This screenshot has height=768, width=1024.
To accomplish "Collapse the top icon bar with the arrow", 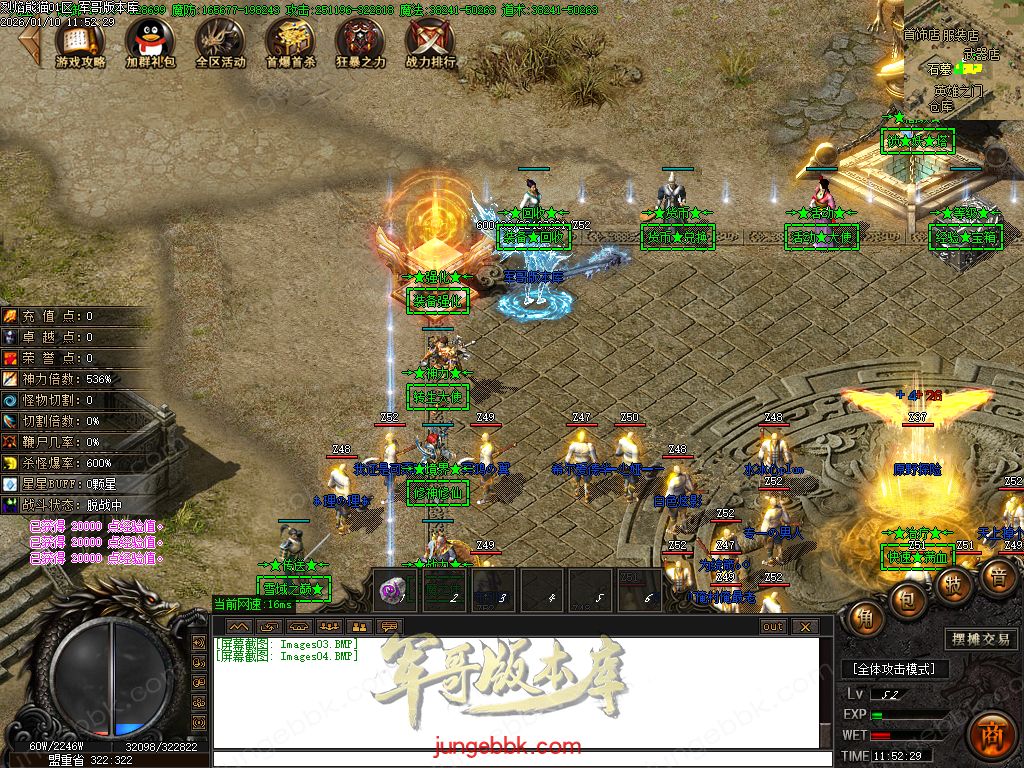I will coord(31,42).
